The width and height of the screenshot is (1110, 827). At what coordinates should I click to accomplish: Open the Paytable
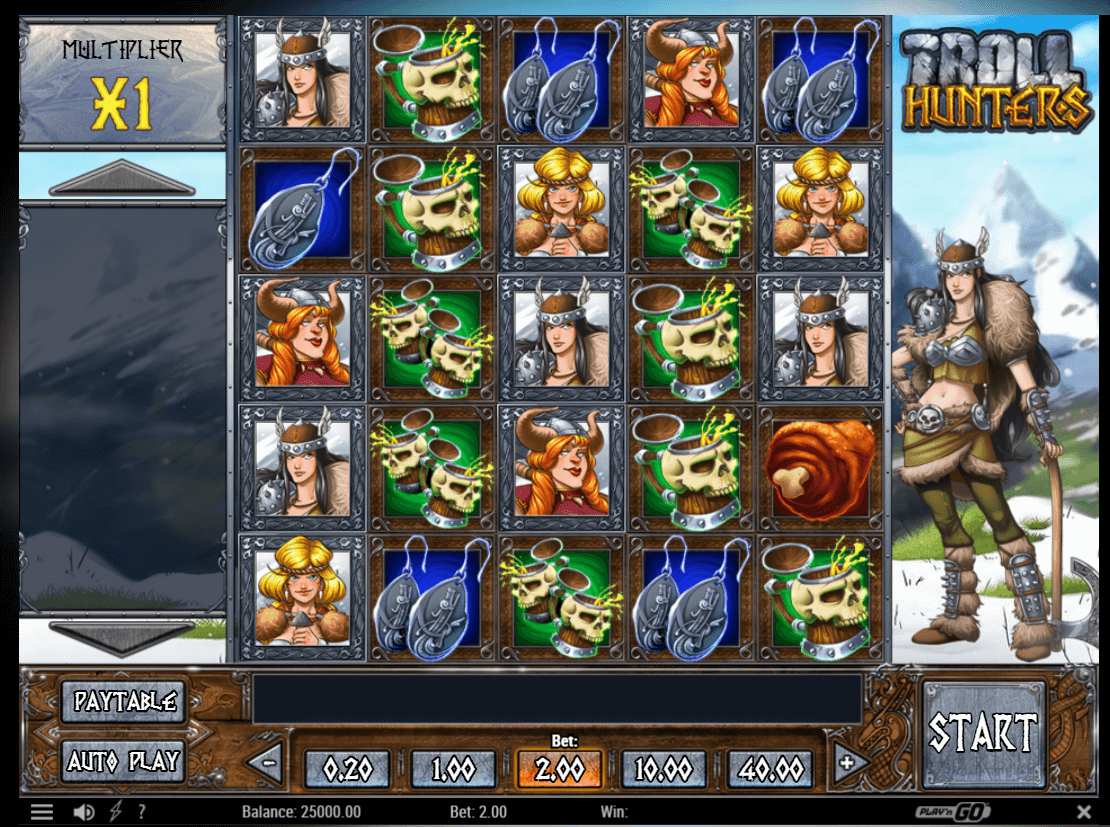point(125,702)
